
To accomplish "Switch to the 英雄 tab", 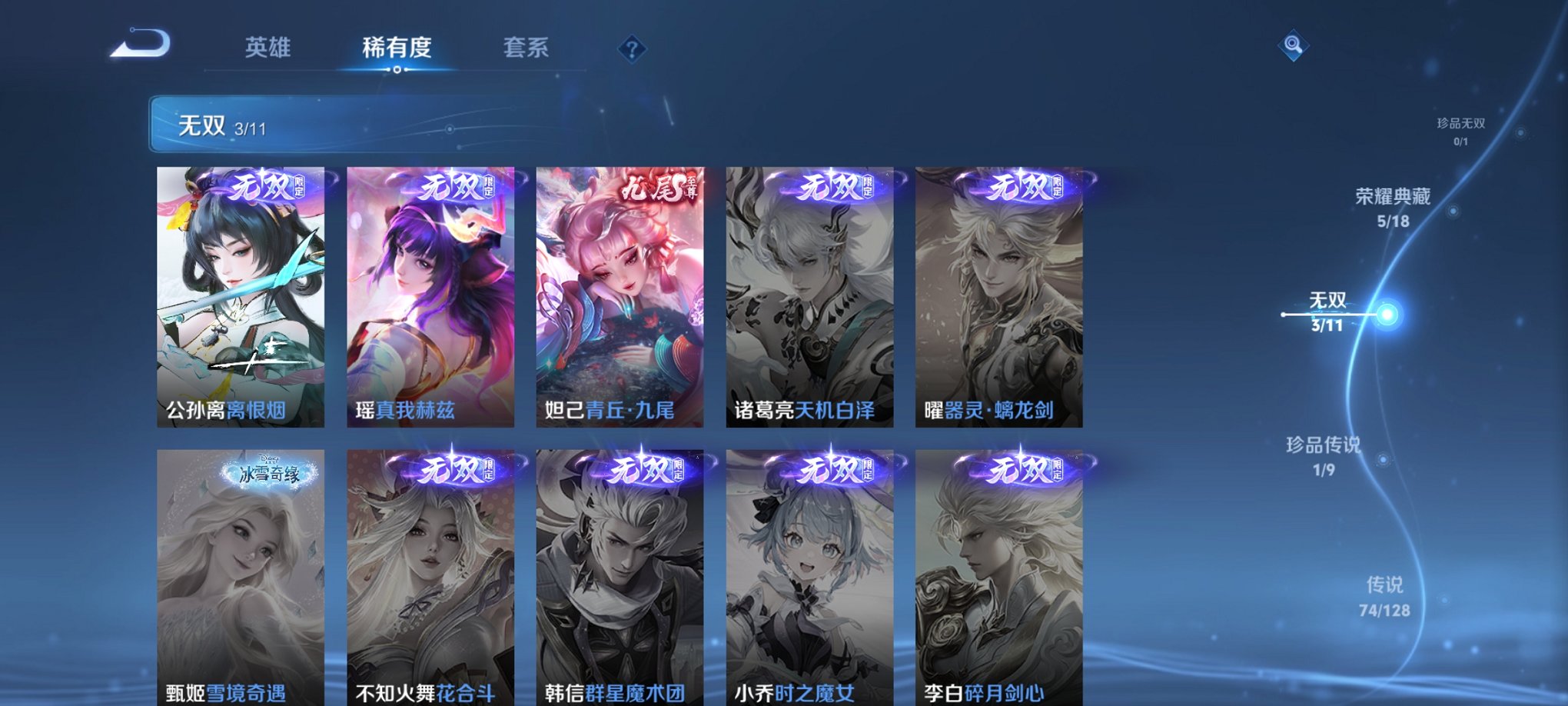I will (265, 48).
